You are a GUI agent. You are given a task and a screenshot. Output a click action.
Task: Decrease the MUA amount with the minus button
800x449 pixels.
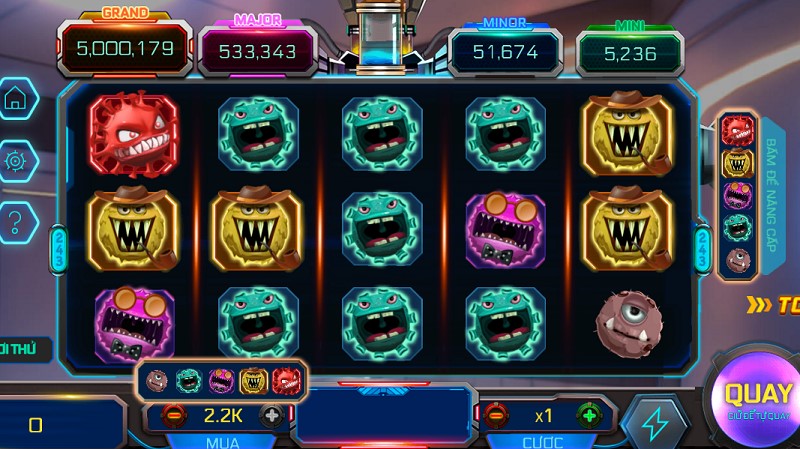pos(172,415)
